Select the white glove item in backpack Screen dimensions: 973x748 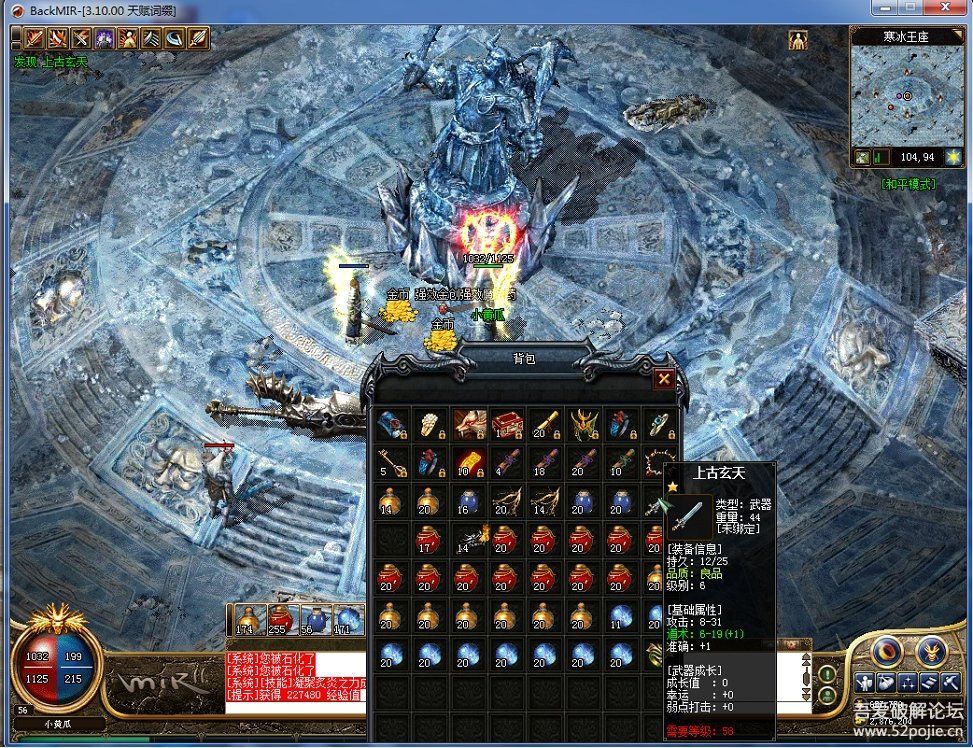432,425
